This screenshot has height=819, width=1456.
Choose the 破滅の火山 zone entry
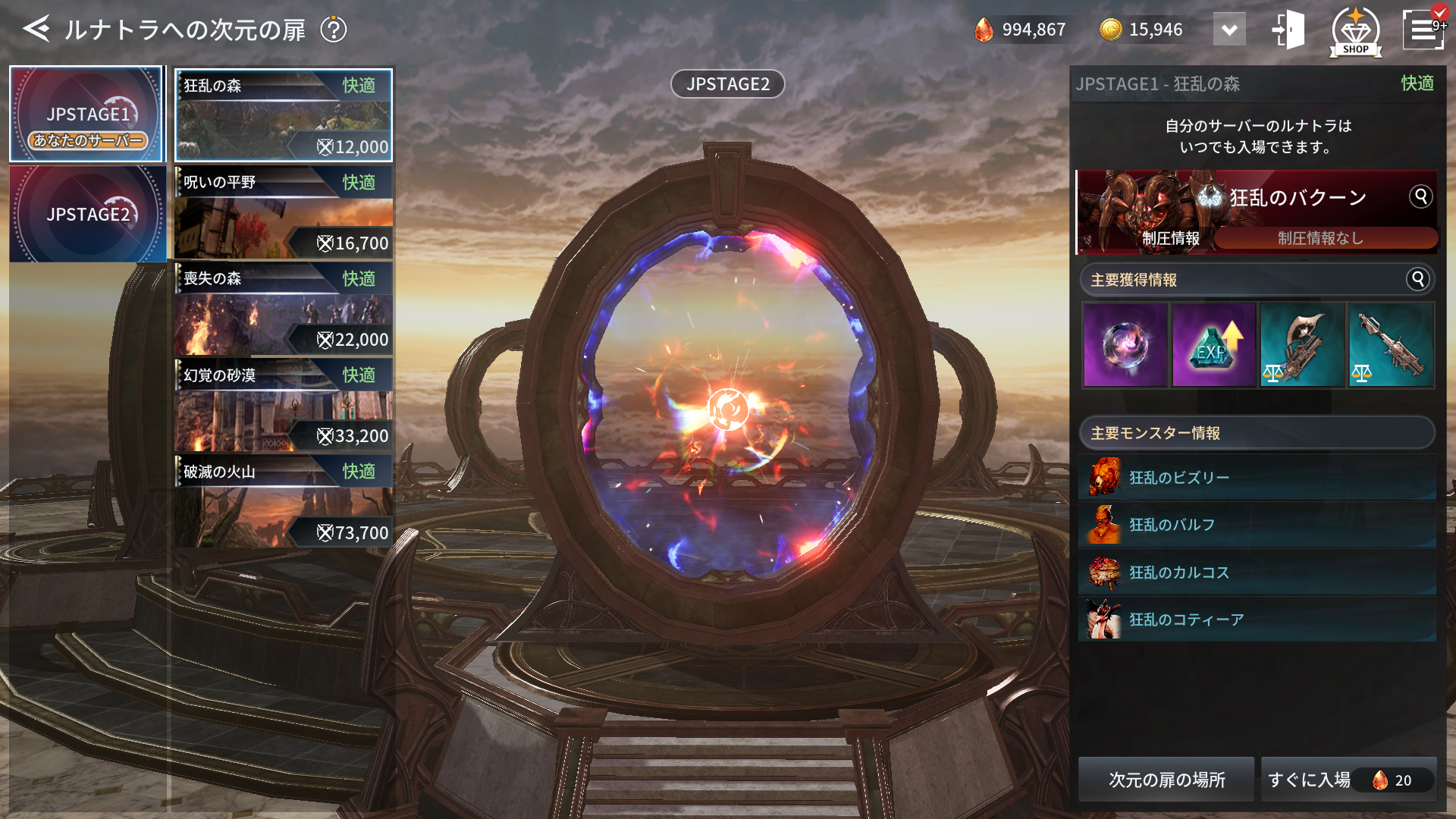tap(284, 501)
